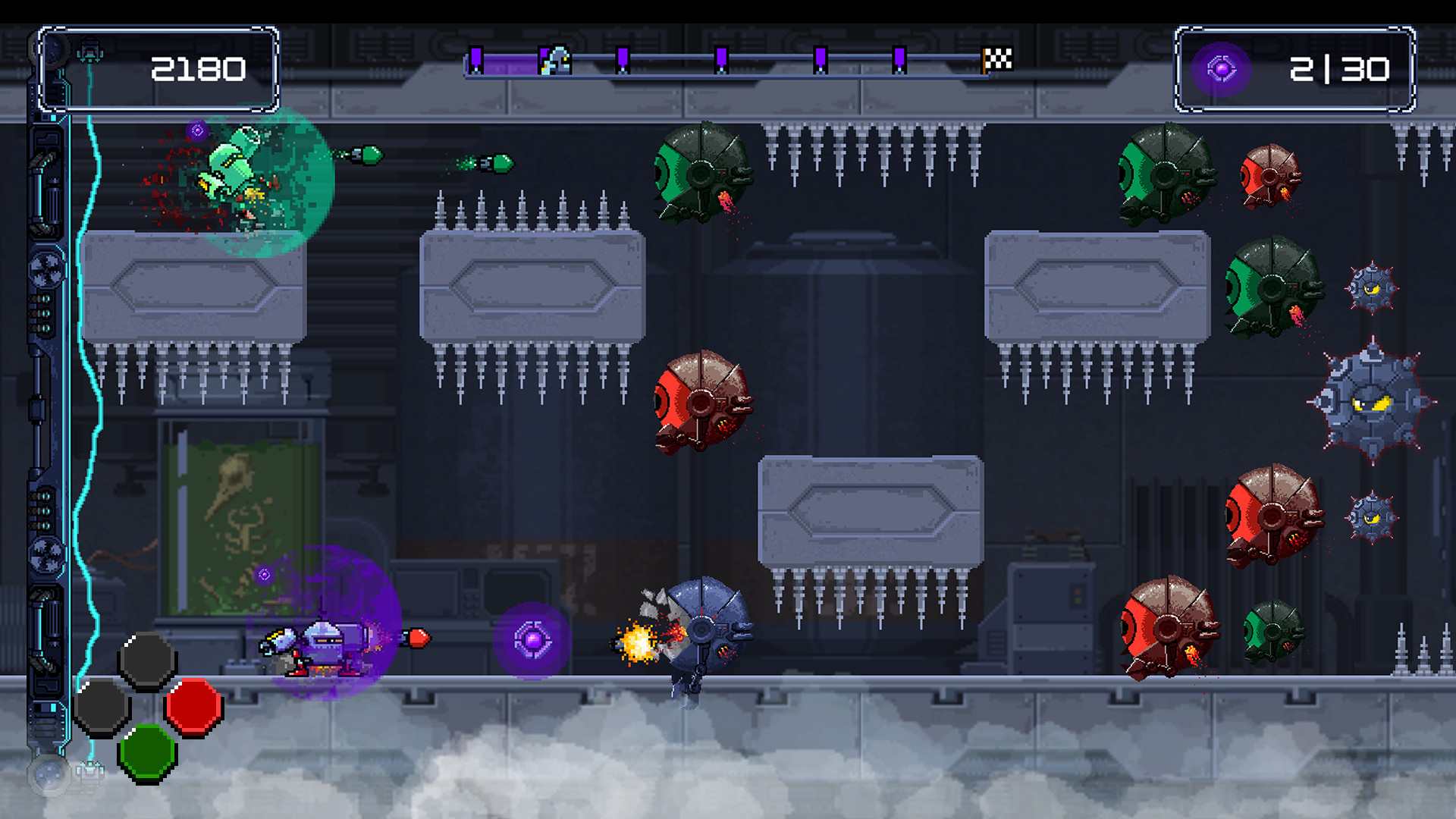Click the player avatar marker on the progress bar
This screenshot has width=1456, height=819.
[559, 61]
